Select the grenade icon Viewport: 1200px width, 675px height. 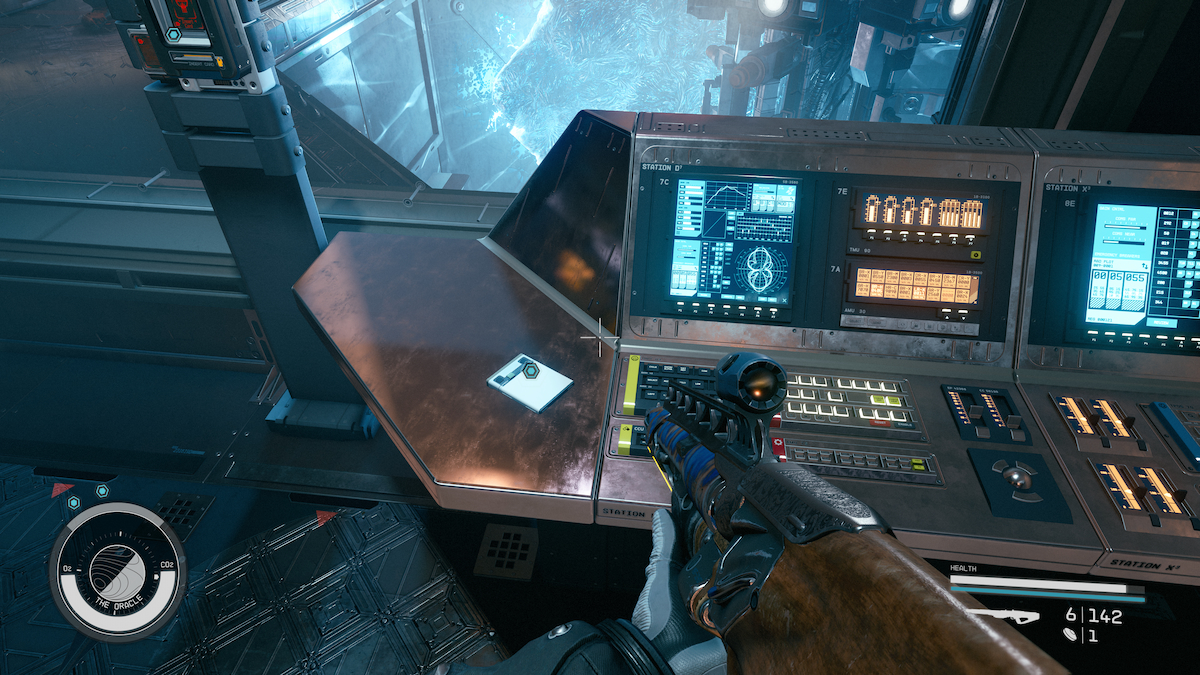click(1068, 634)
